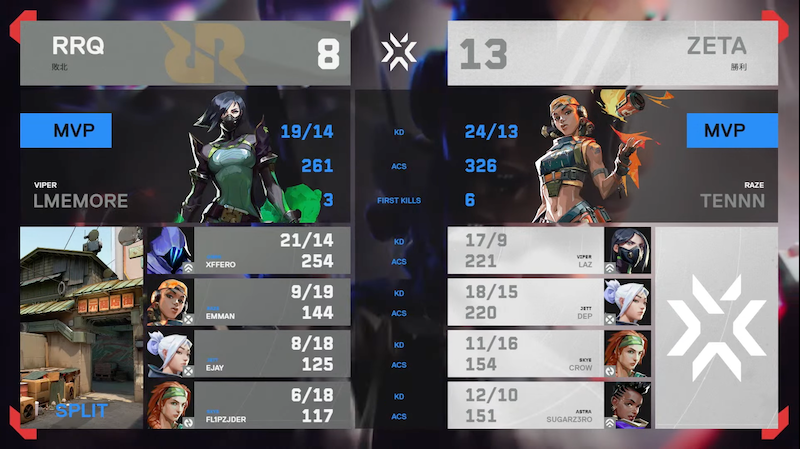
Task: Select EMMAN's scoreboard row
Action: pyautogui.click(x=248, y=302)
